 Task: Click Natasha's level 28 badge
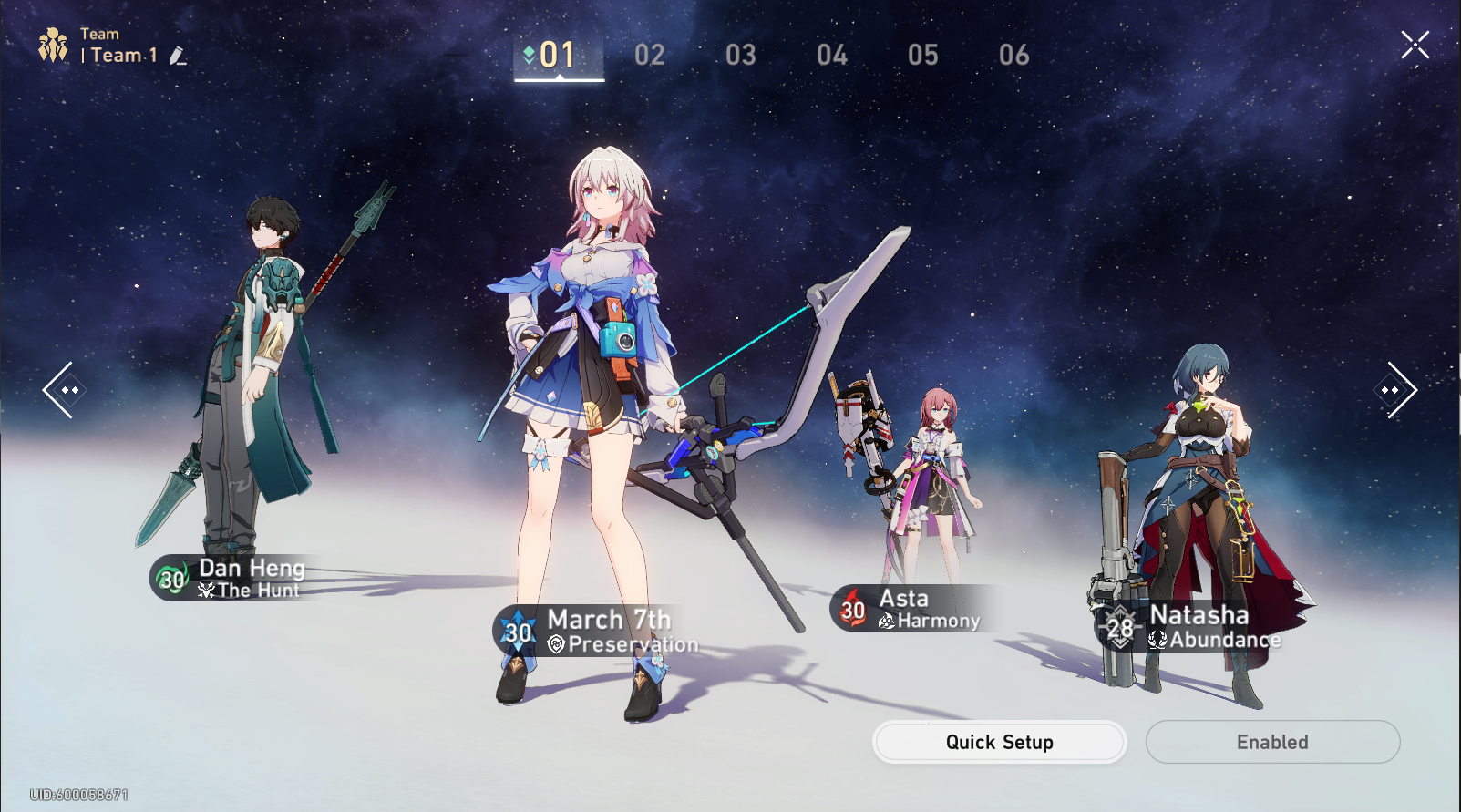(x=1120, y=627)
